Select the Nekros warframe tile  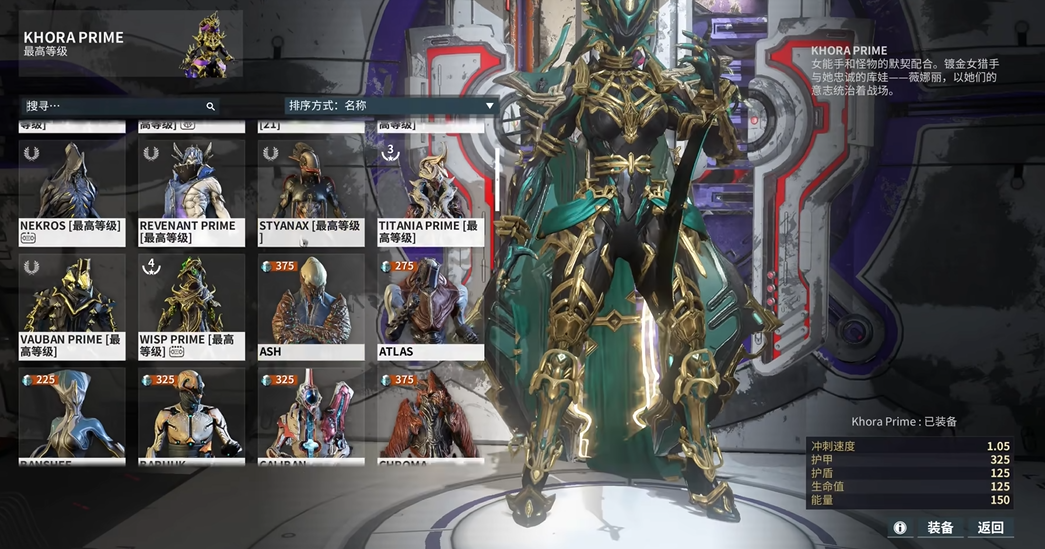tap(72, 192)
